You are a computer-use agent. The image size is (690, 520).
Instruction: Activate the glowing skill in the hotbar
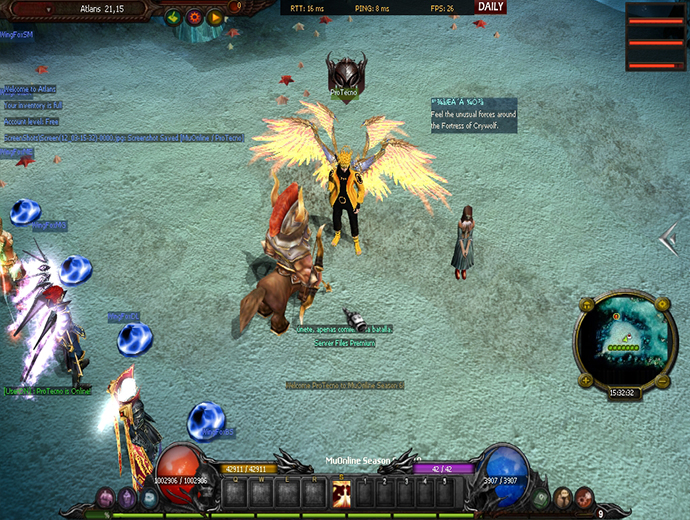pos(341,494)
